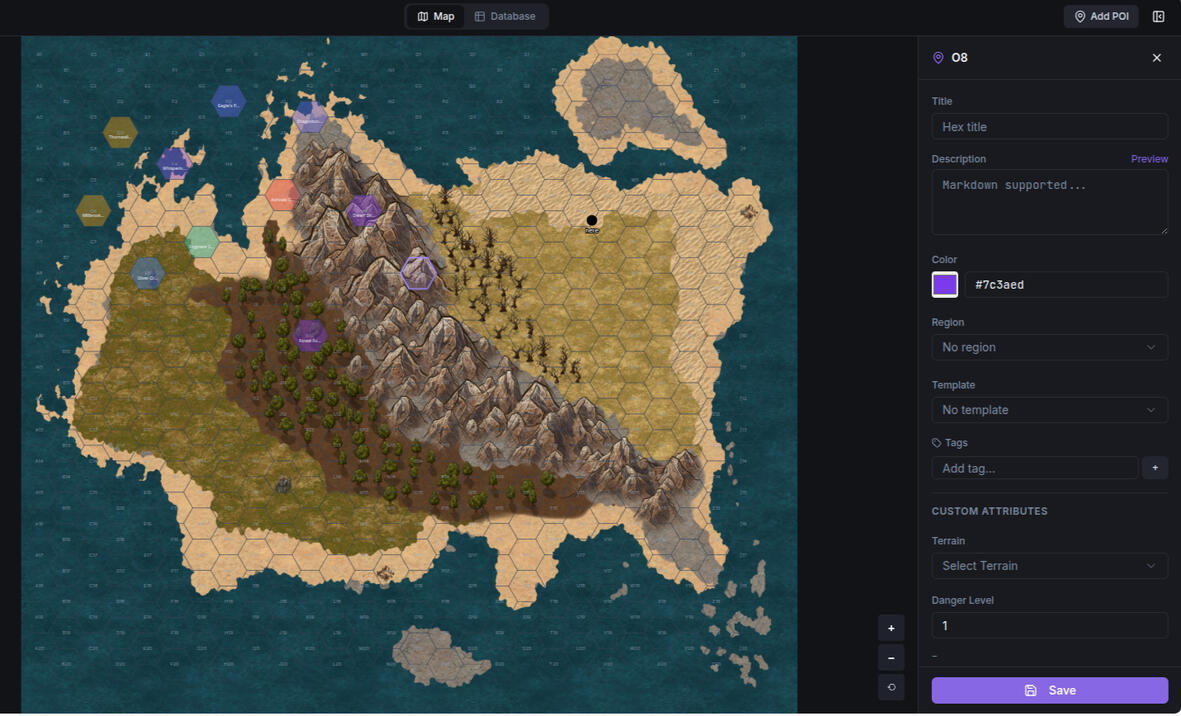Switch to the Database tab
Image resolution: width=1181 pixels, height=716 pixels.
pos(505,17)
